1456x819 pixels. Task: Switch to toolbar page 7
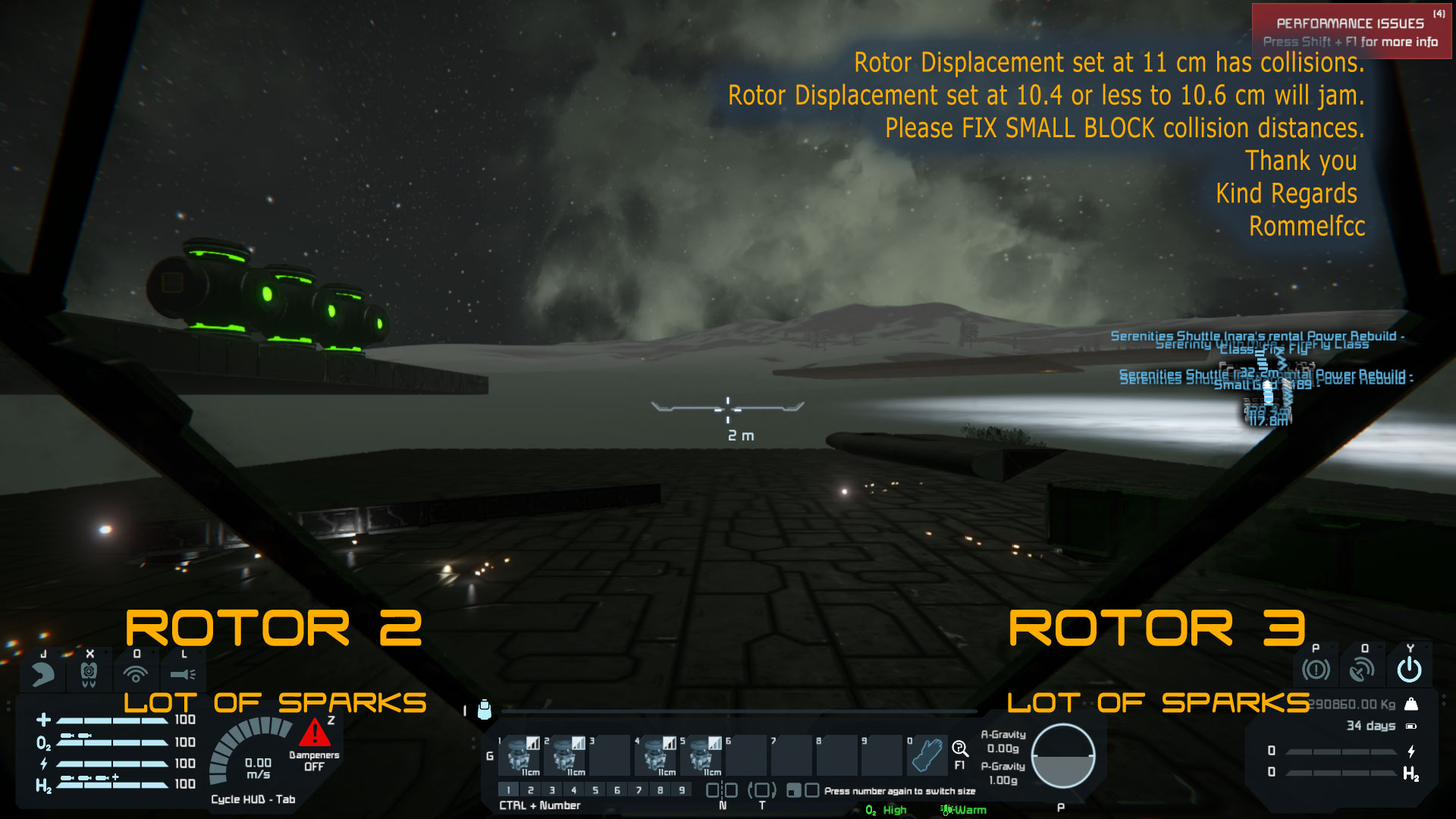[639, 790]
